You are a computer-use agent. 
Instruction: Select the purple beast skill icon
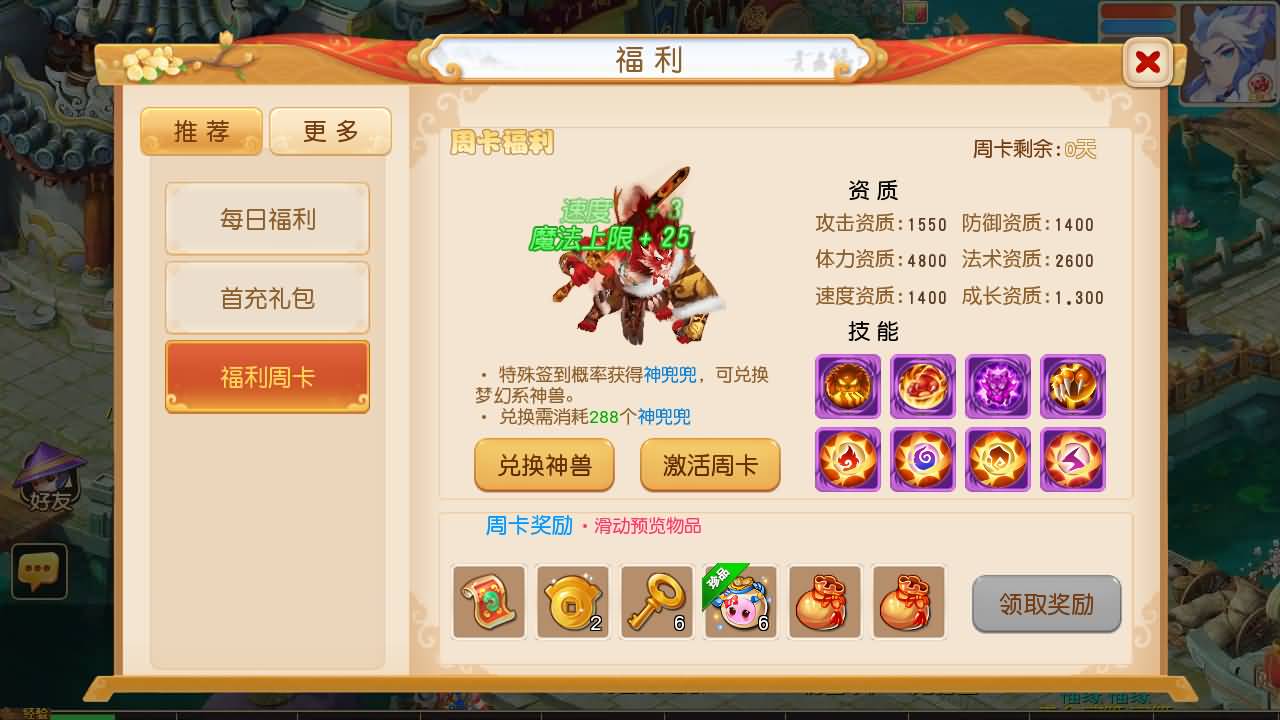point(997,386)
